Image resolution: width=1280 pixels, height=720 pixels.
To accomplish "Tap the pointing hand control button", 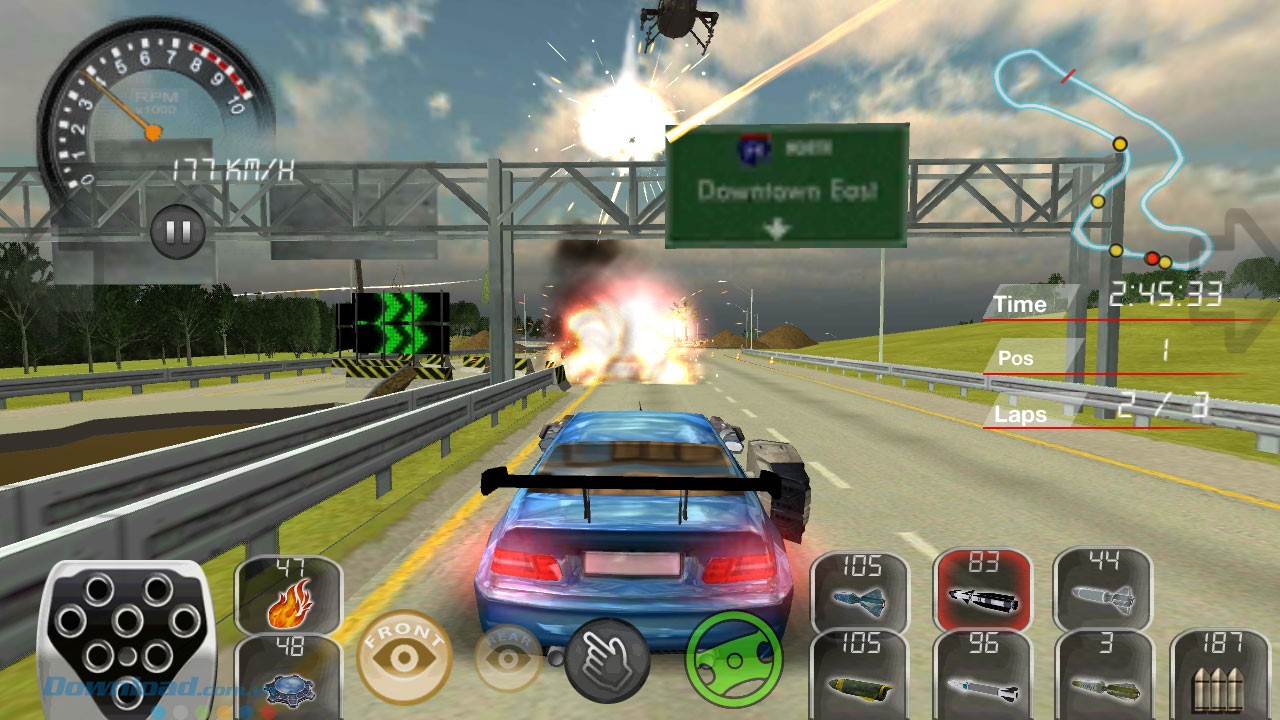I will pyautogui.click(x=607, y=660).
